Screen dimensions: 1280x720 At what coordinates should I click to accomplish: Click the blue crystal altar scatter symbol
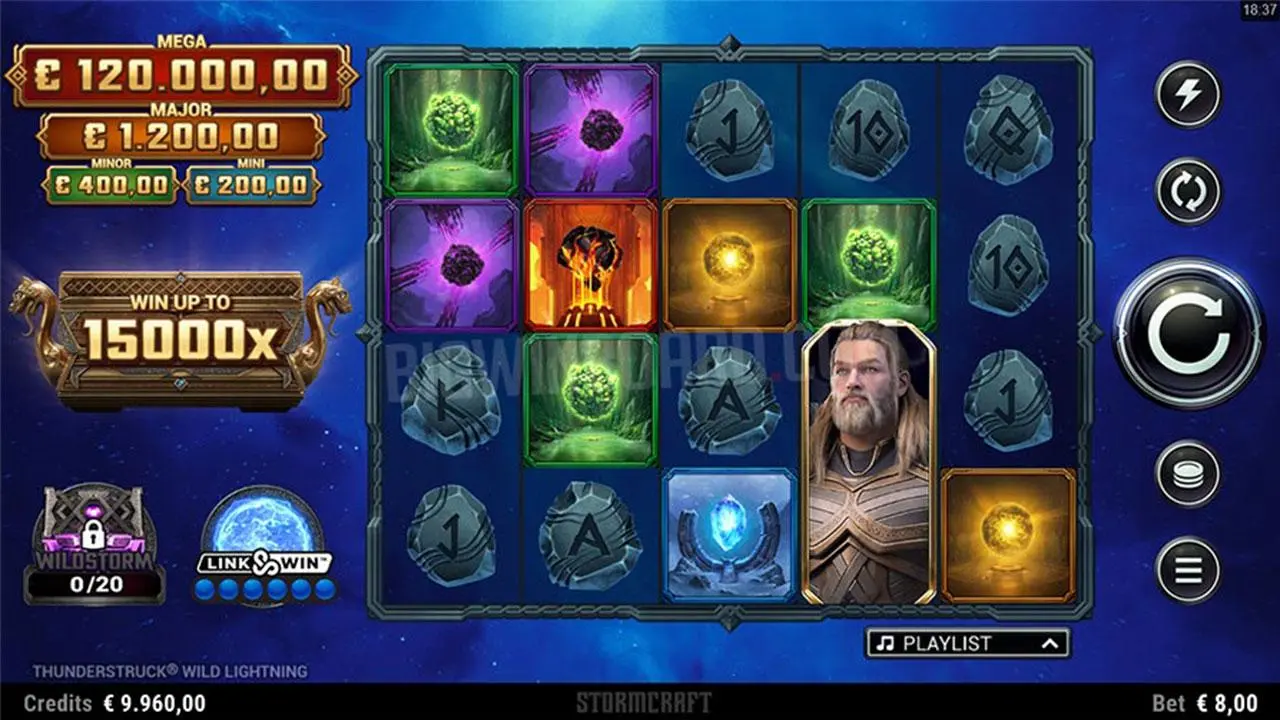tap(730, 537)
